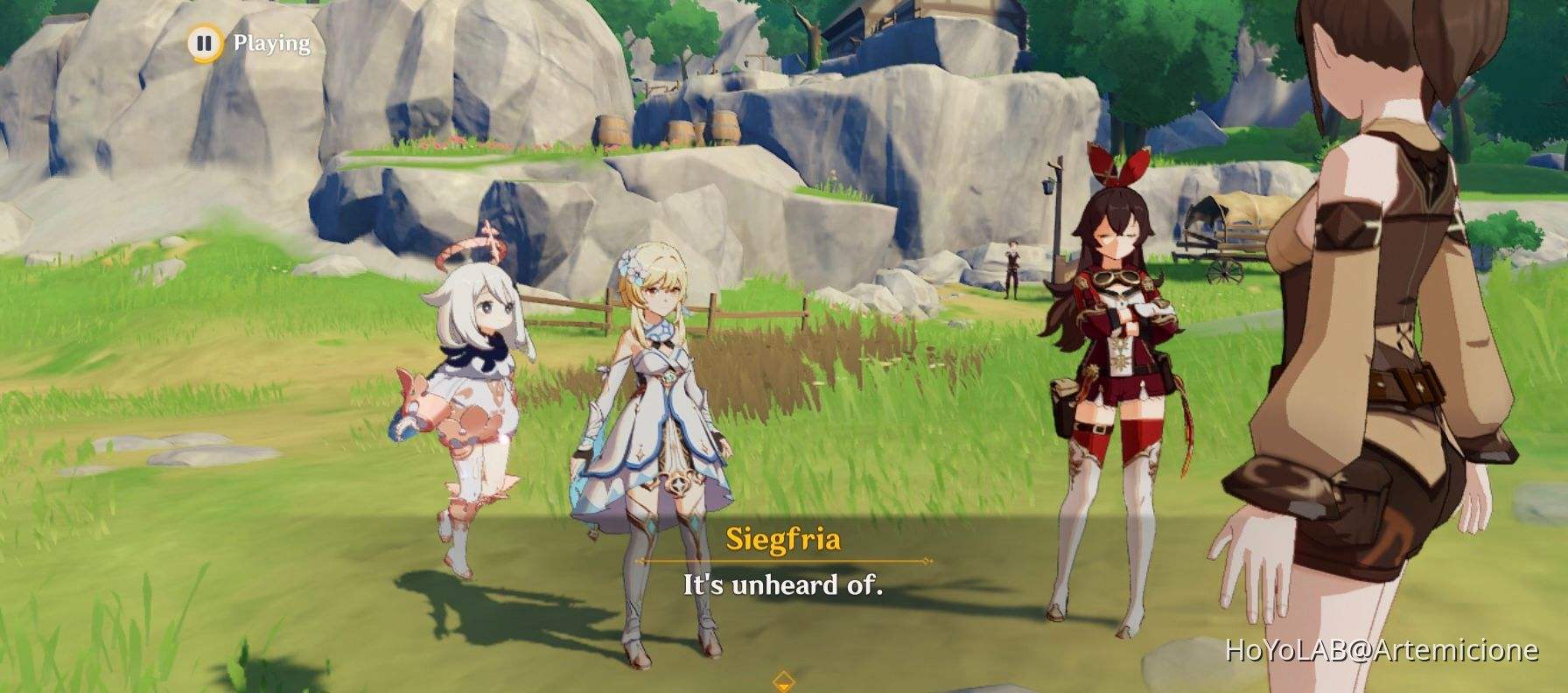Select Amber with crossed arms
This screenshot has width=1568, height=693.
(1116, 367)
